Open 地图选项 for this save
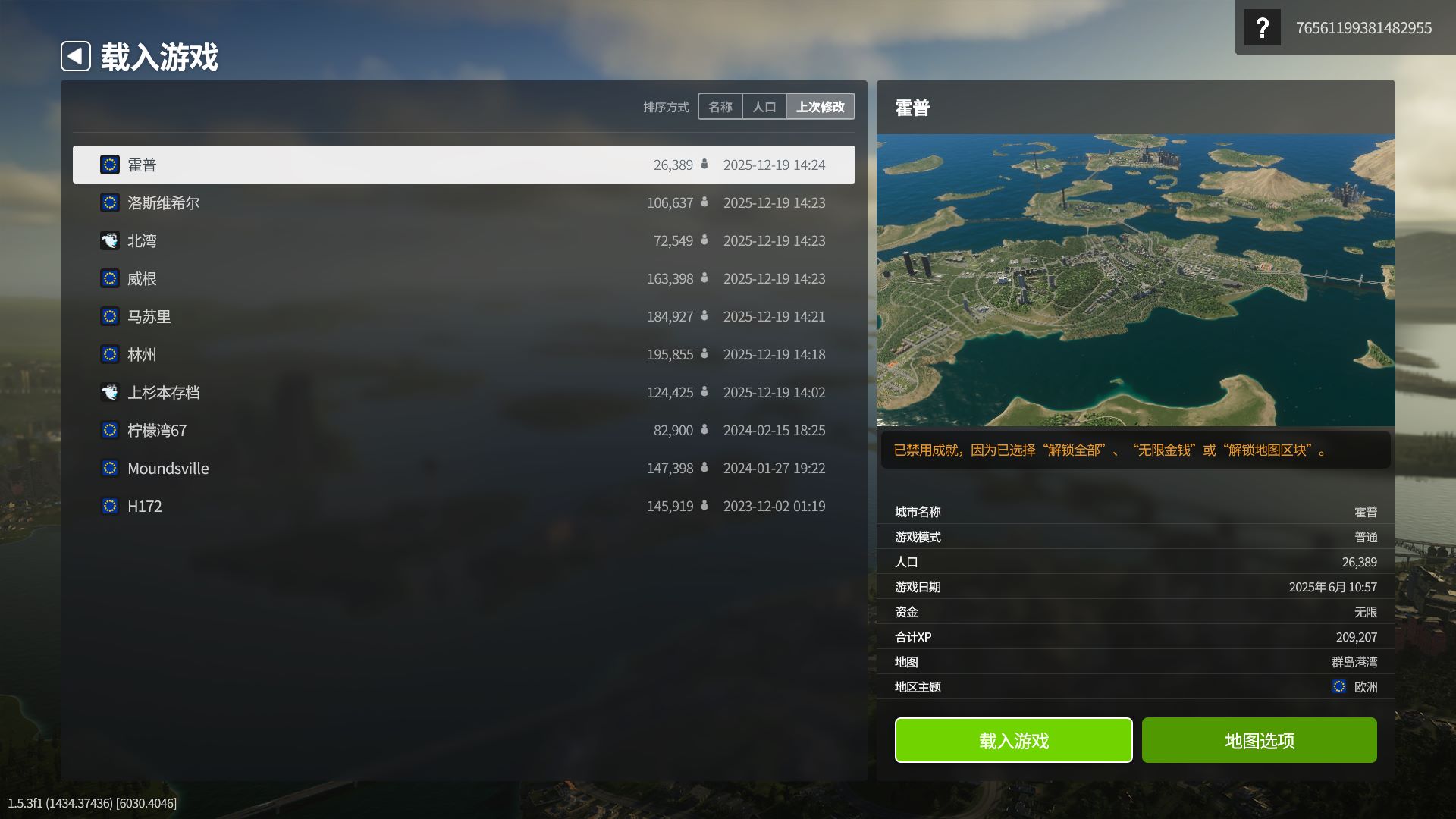This screenshot has height=819, width=1456. (1259, 740)
